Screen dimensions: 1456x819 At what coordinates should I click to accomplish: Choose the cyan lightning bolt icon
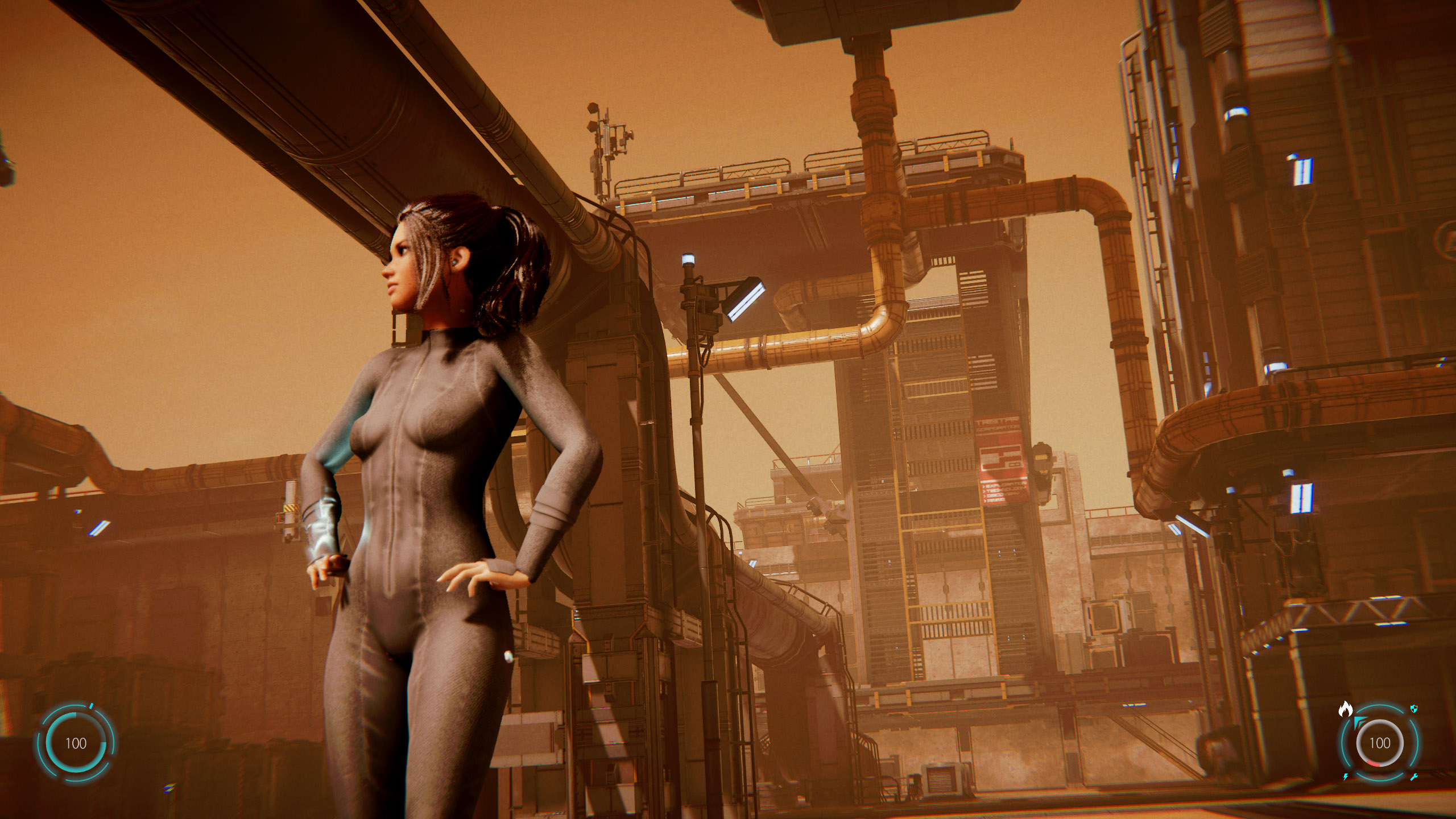click(1346, 777)
